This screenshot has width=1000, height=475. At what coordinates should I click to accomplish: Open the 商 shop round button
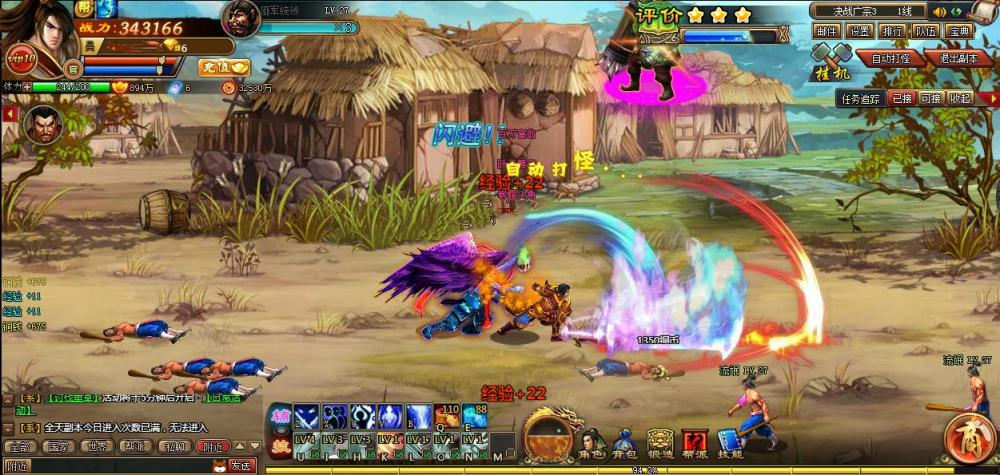click(969, 440)
